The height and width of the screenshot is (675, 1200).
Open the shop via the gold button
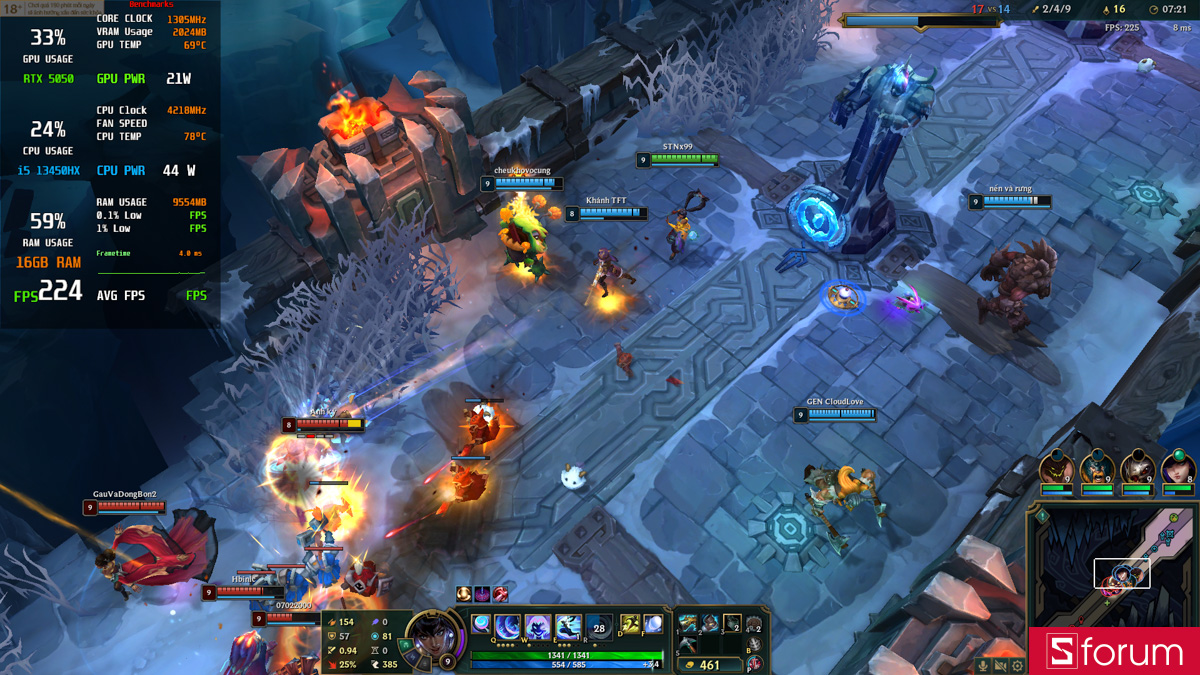(x=709, y=664)
